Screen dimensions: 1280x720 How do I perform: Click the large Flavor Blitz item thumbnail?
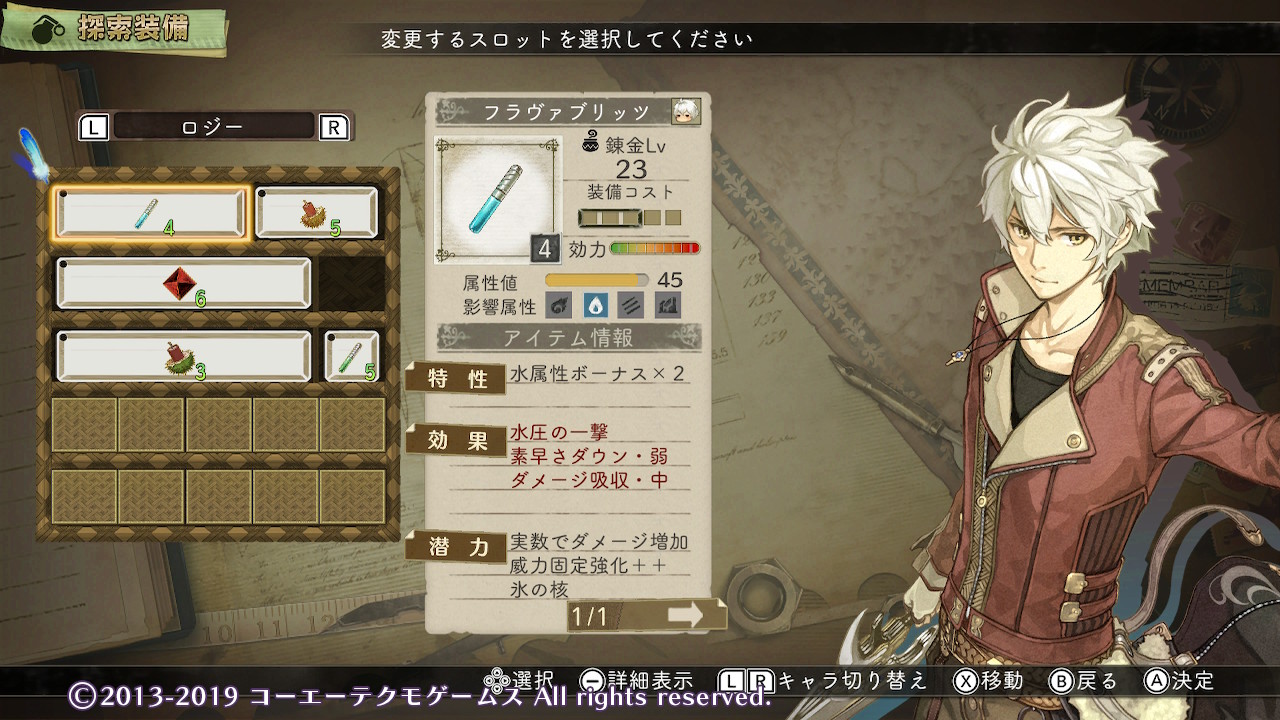(x=498, y=199)
